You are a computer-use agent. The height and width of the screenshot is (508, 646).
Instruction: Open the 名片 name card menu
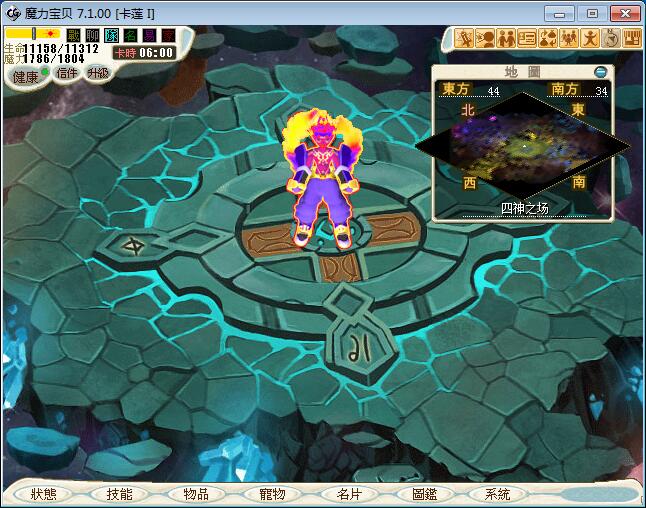[x=348, y=494]
